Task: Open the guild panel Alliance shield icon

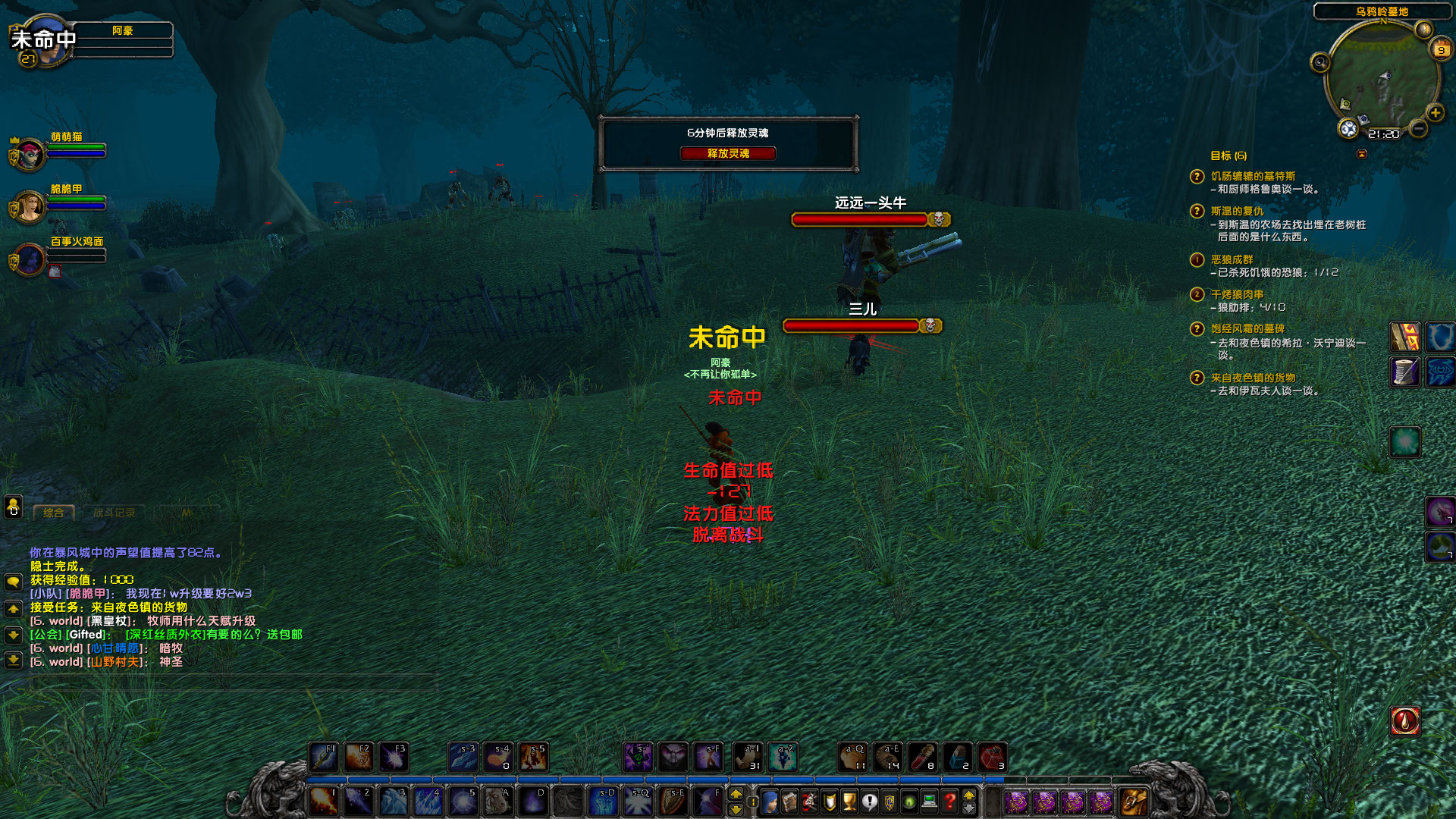Action: (x=890, y=800)
